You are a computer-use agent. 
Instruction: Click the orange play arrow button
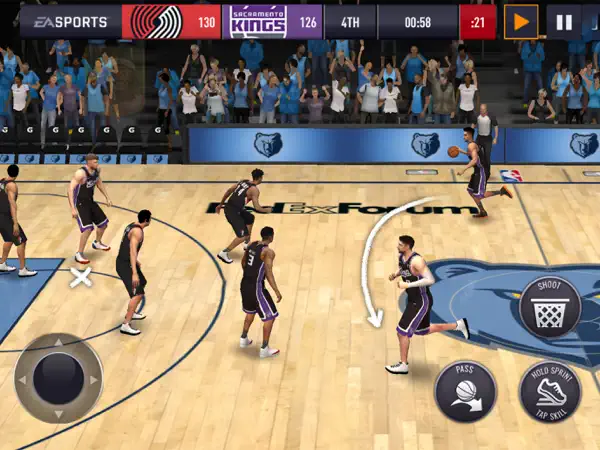point(520,21)
